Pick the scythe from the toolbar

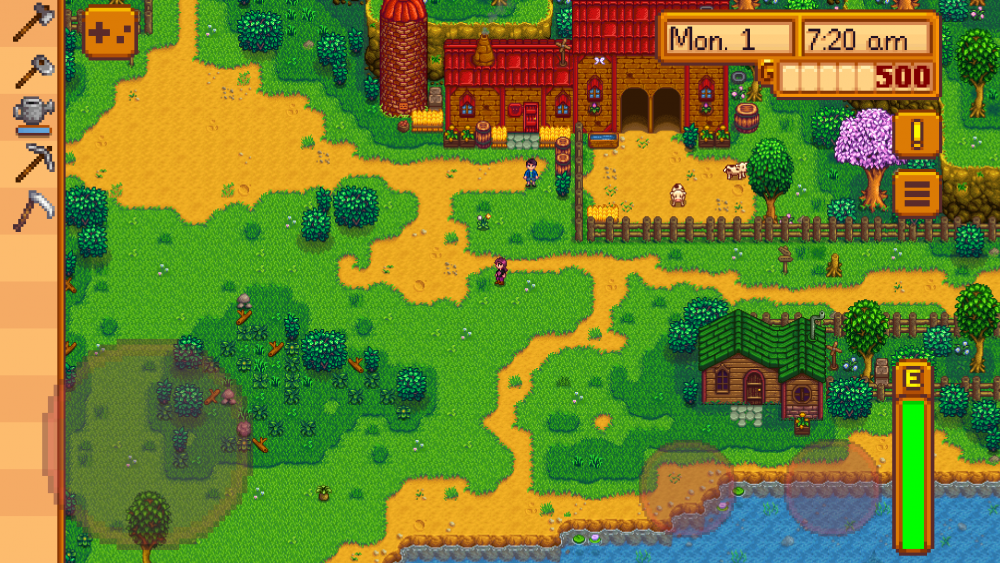click(32, 210)
